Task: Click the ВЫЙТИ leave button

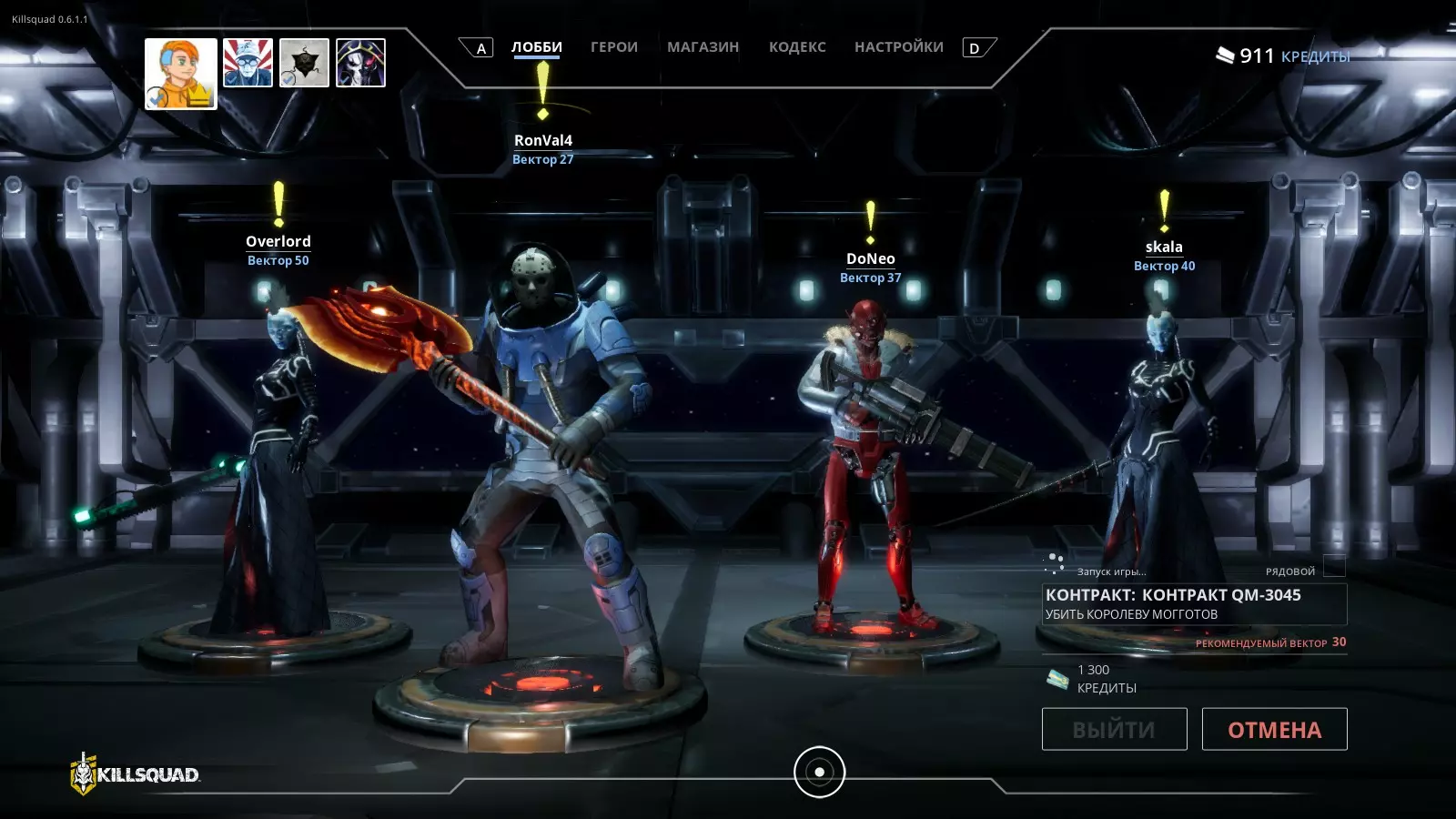Action: 1114,729
